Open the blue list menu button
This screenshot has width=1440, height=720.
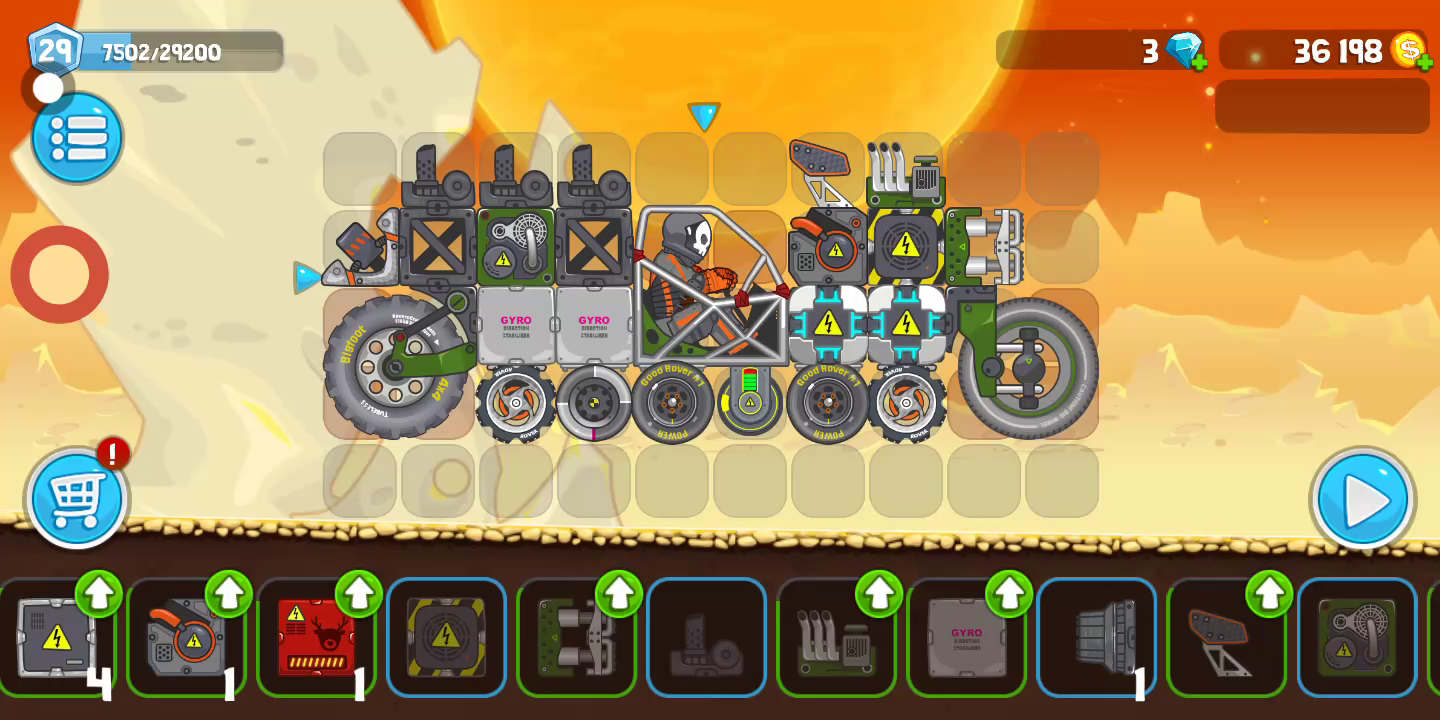click(x=77, y=137)
